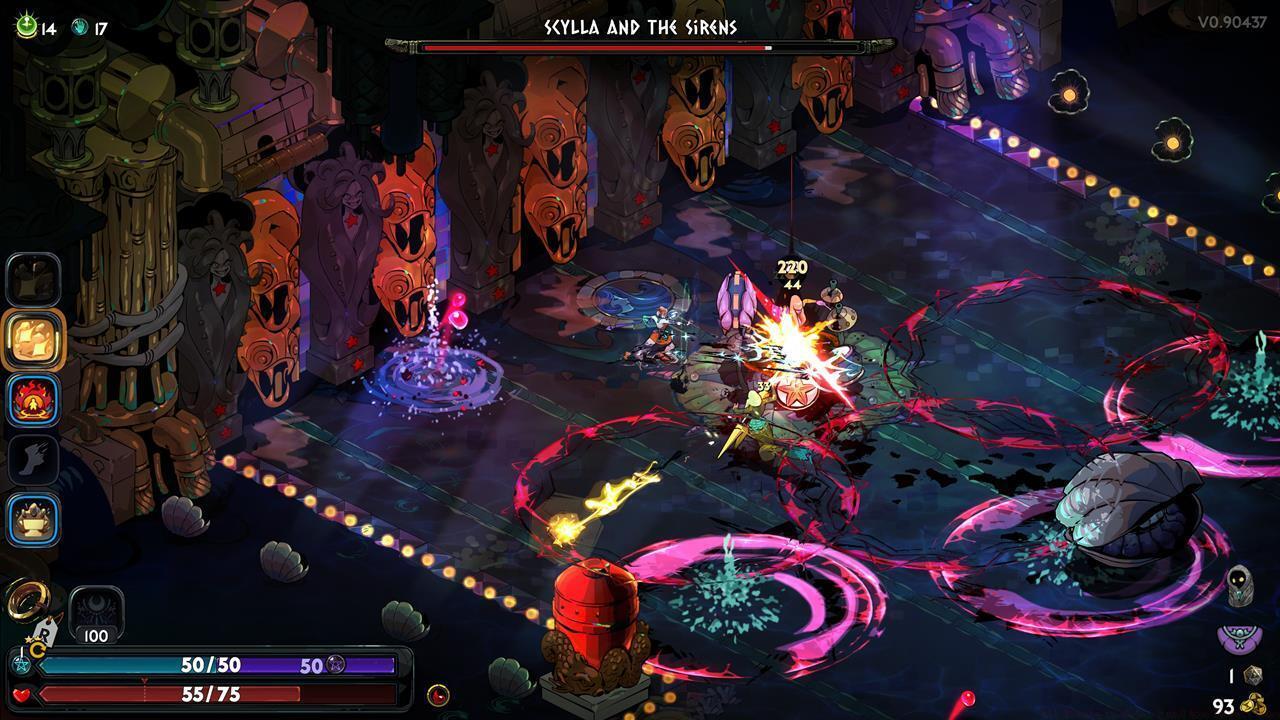Click the gold coins icon

coord(1251,705)
